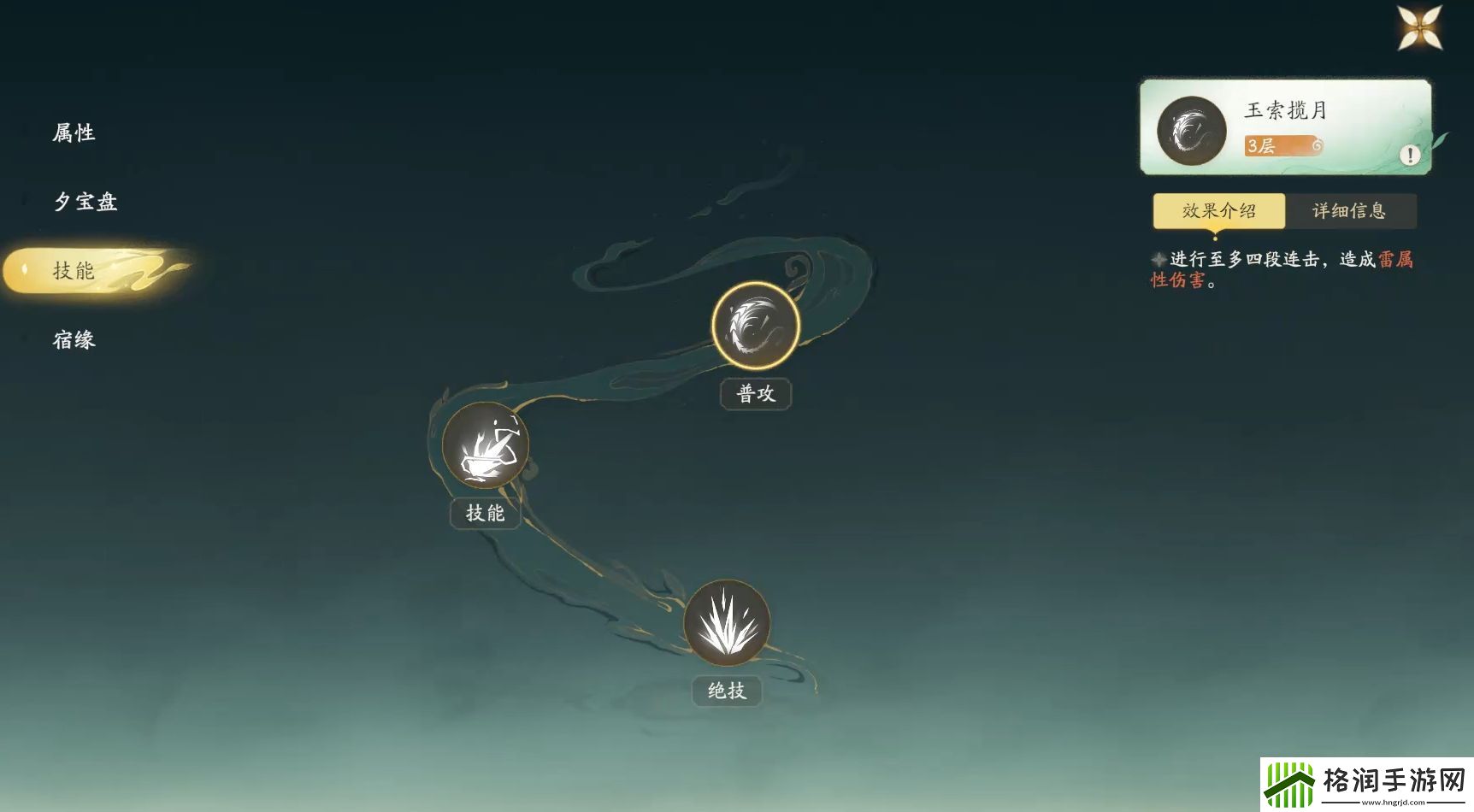1474x812 pixels.
Task: Select the 技能 skill node icon
Action: click(484, 445)
